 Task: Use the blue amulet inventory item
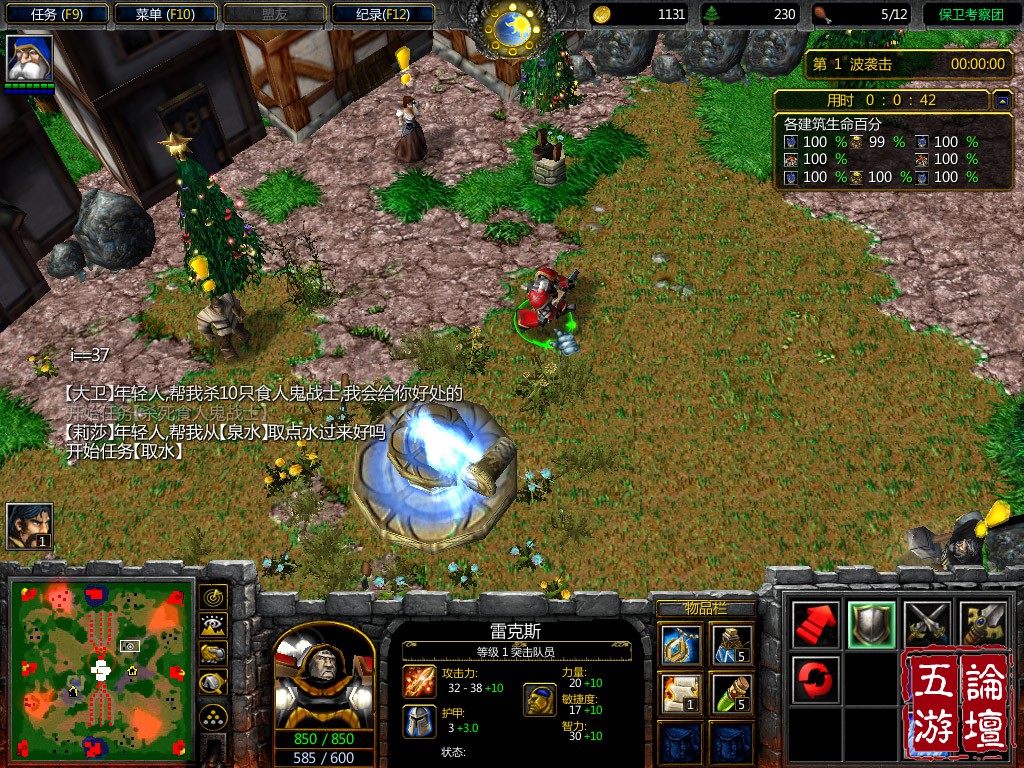click(x=680, y=645)
